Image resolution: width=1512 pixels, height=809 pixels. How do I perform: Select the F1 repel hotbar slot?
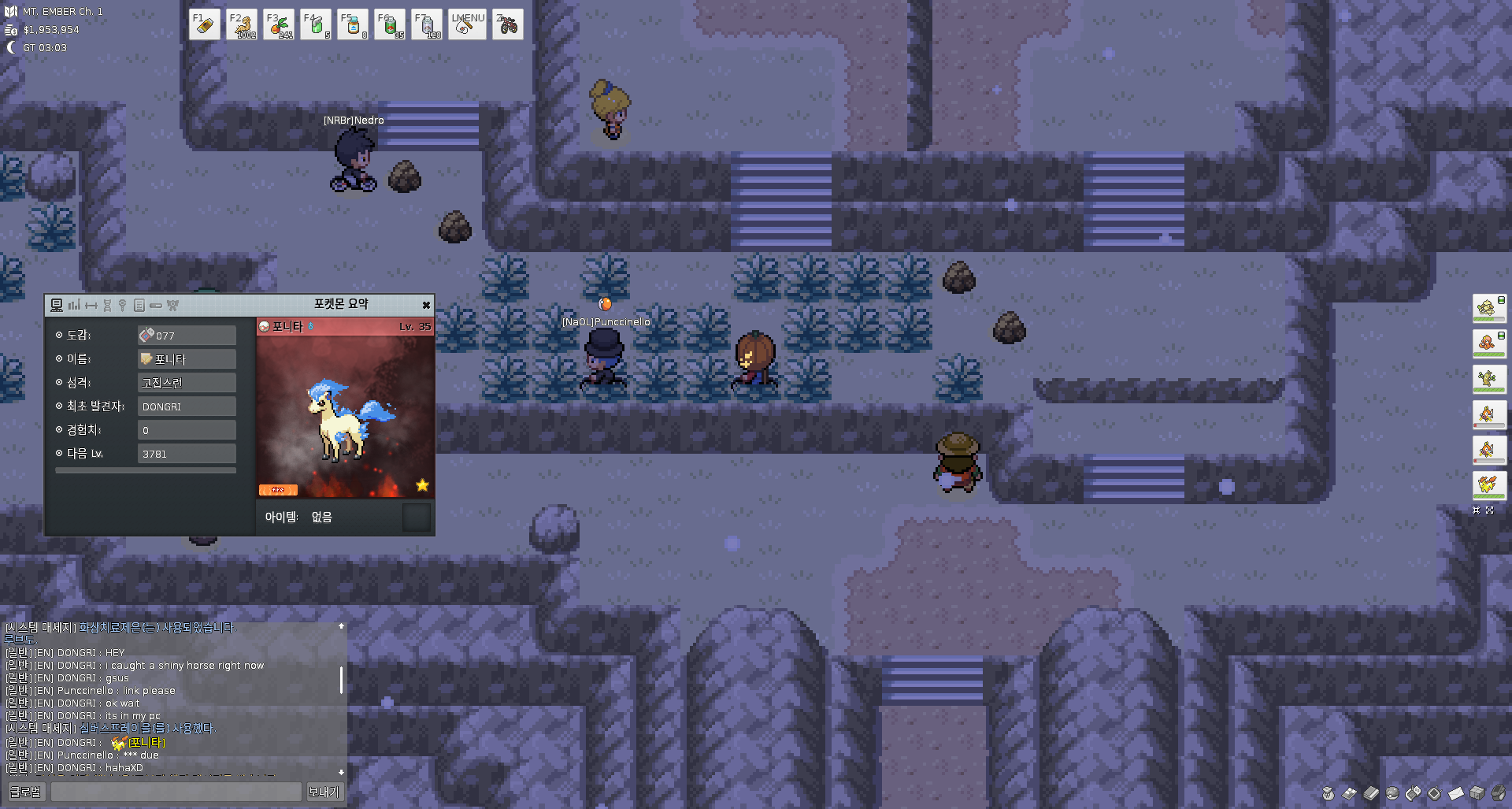click(x=205, y=24)
